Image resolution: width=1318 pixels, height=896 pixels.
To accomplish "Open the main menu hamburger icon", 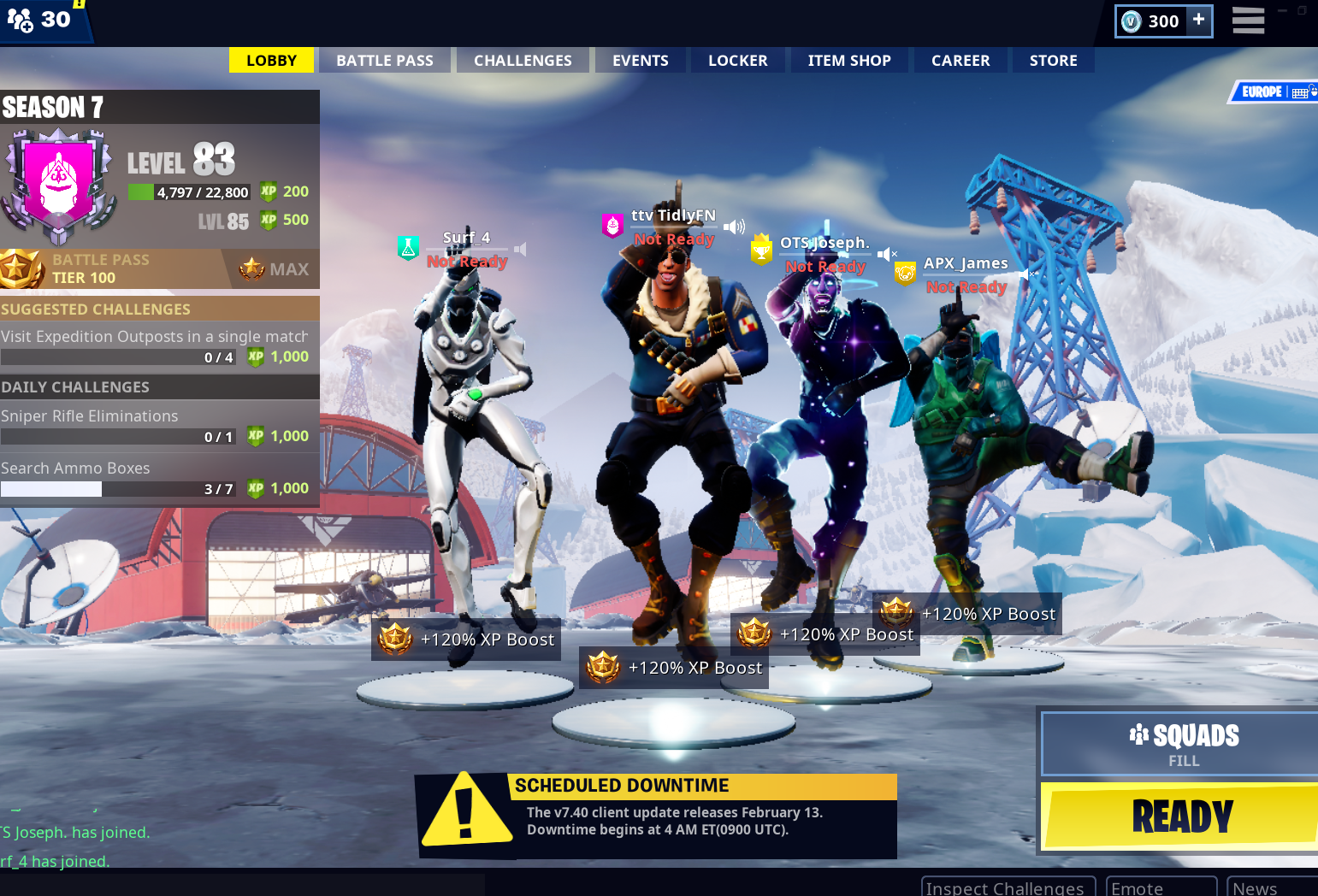I will [1248, 21].
